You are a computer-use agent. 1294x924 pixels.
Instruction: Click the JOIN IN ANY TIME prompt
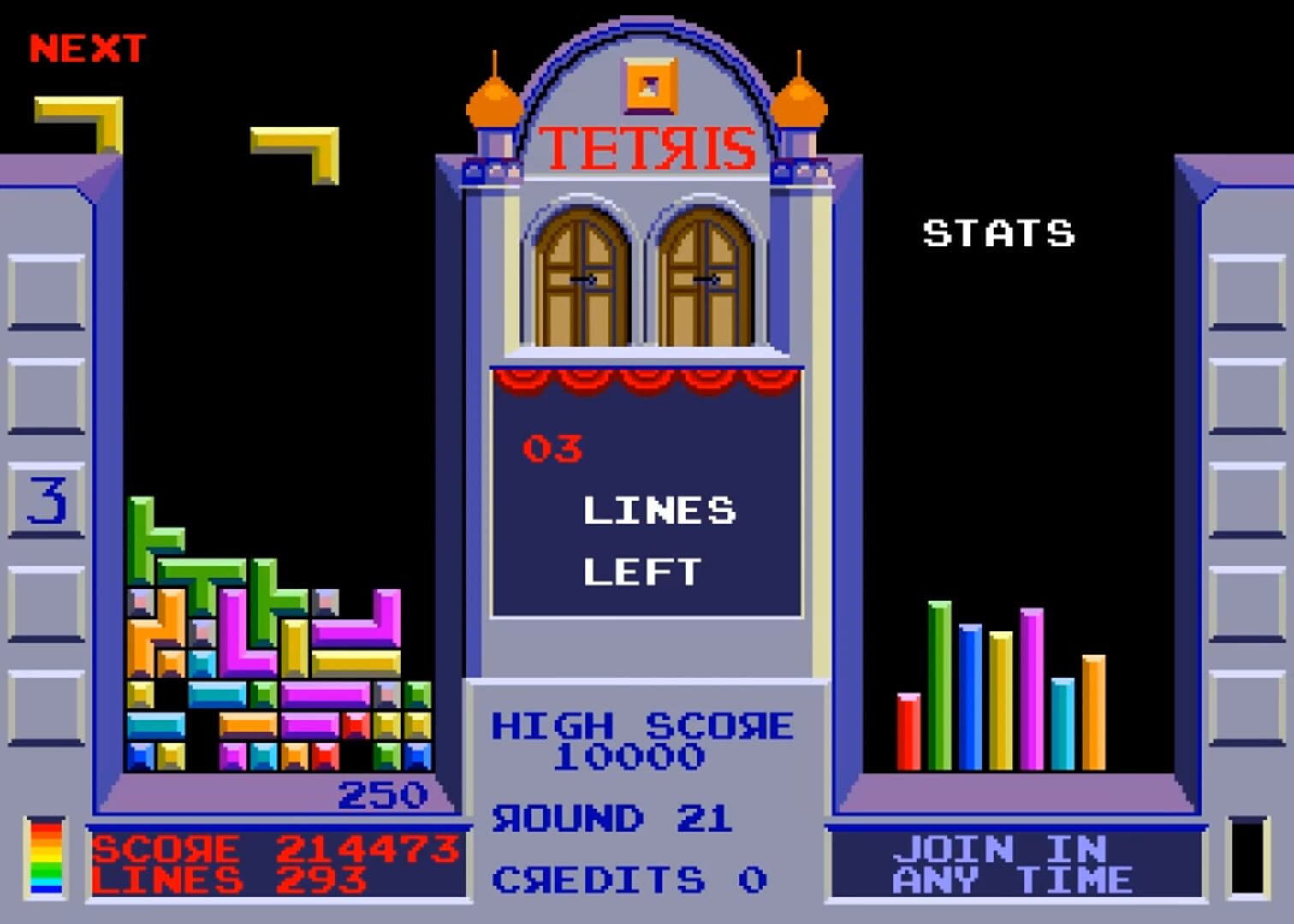point(1014,864)
